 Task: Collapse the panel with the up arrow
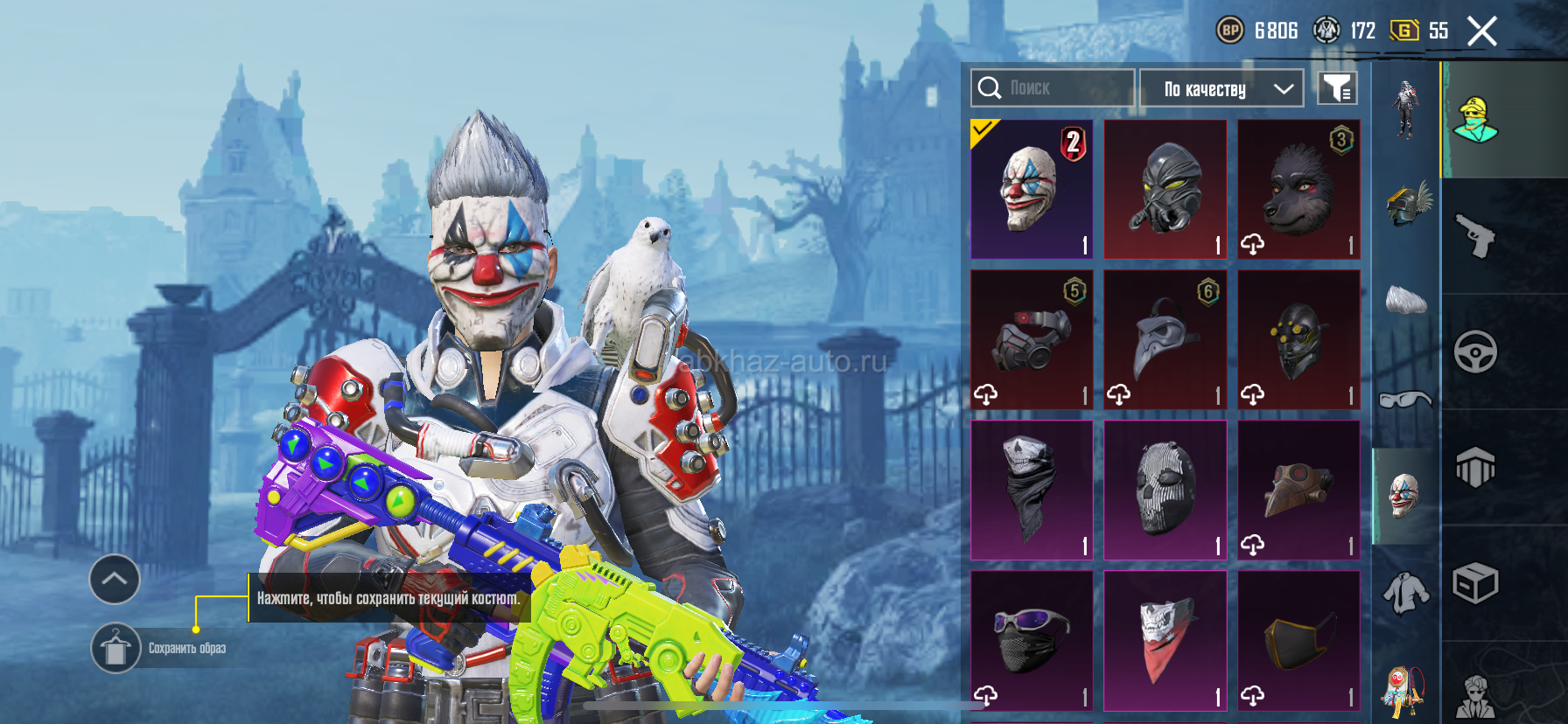click(x=115, y=579)
